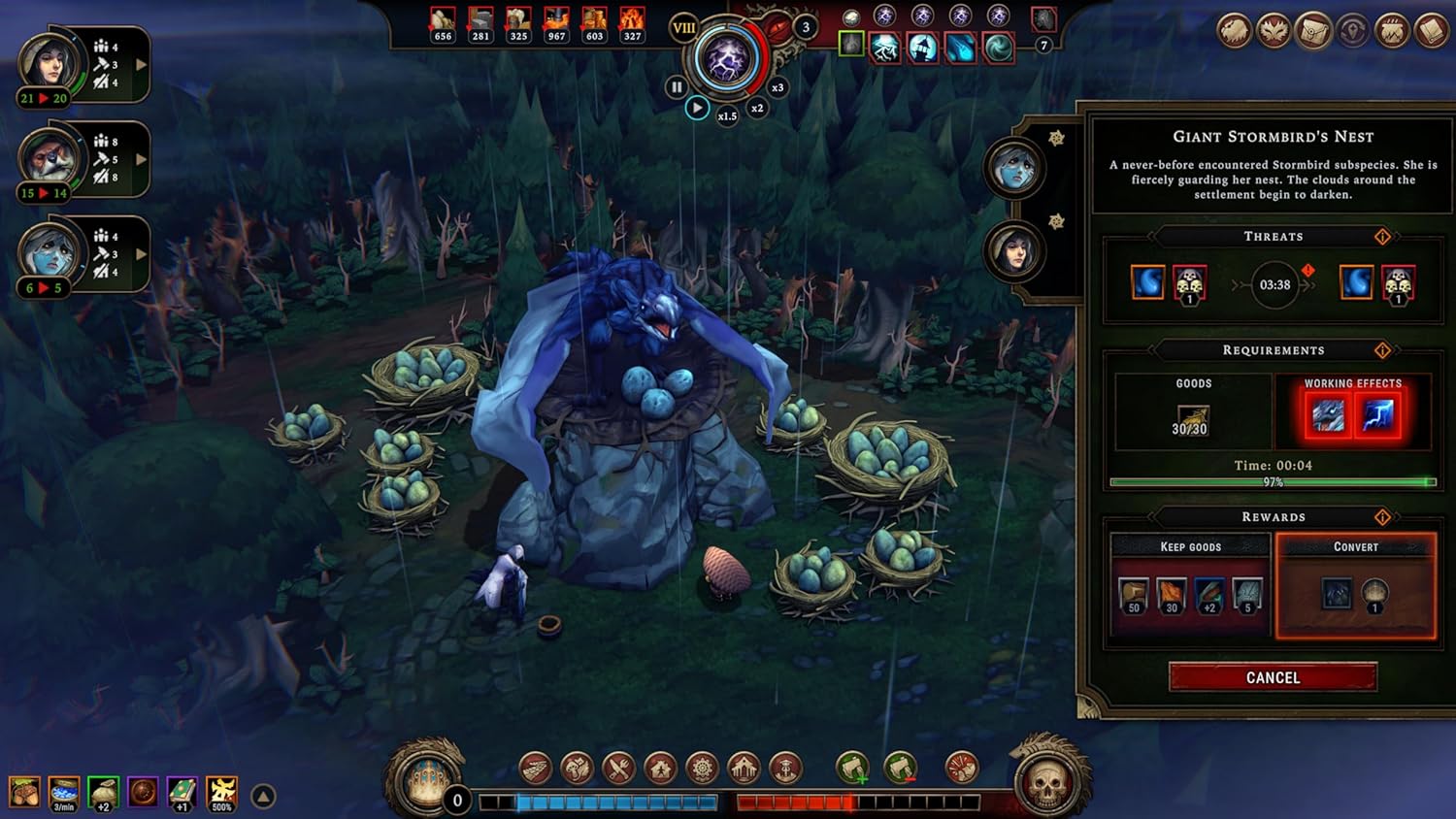The image size is (1456, 819).
Task: Open the housing build category
Action: click(660, 769)
